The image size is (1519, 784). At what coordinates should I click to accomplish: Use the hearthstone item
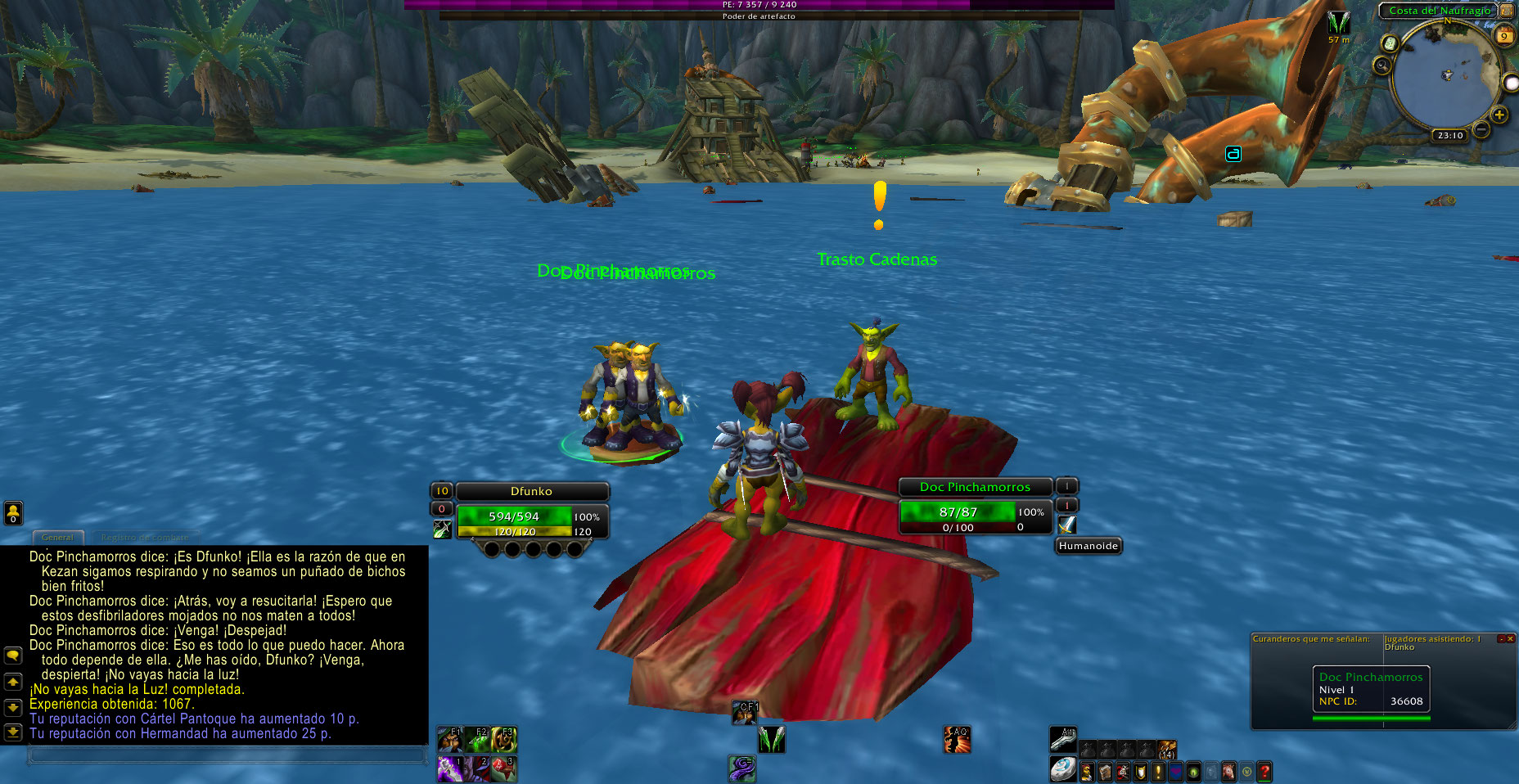1062,770
